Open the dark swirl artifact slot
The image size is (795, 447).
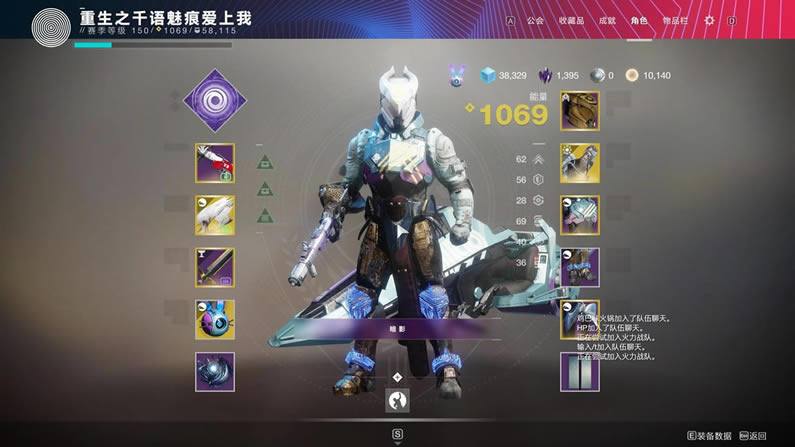tap(215, 371)
